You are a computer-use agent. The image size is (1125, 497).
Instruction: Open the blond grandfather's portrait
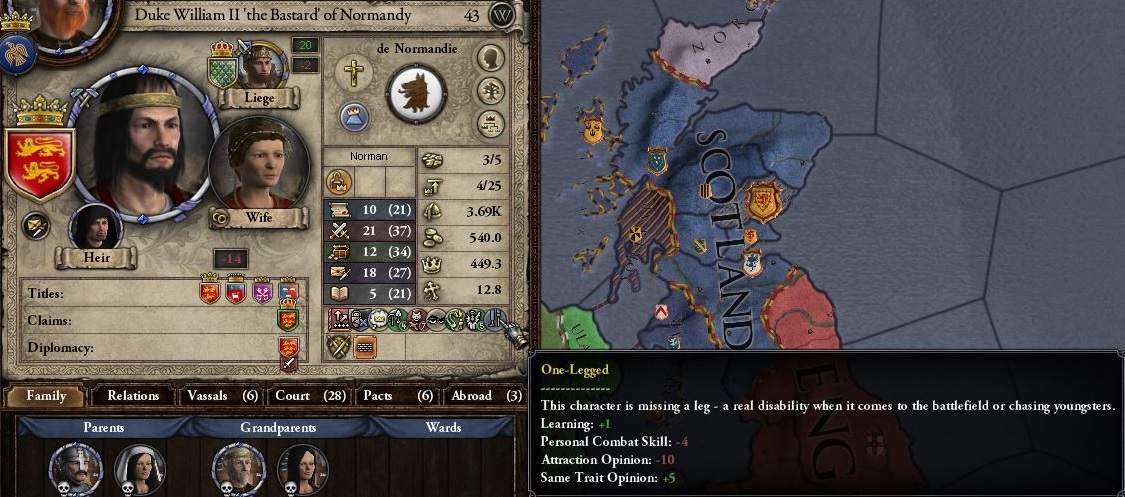[239, 468]
